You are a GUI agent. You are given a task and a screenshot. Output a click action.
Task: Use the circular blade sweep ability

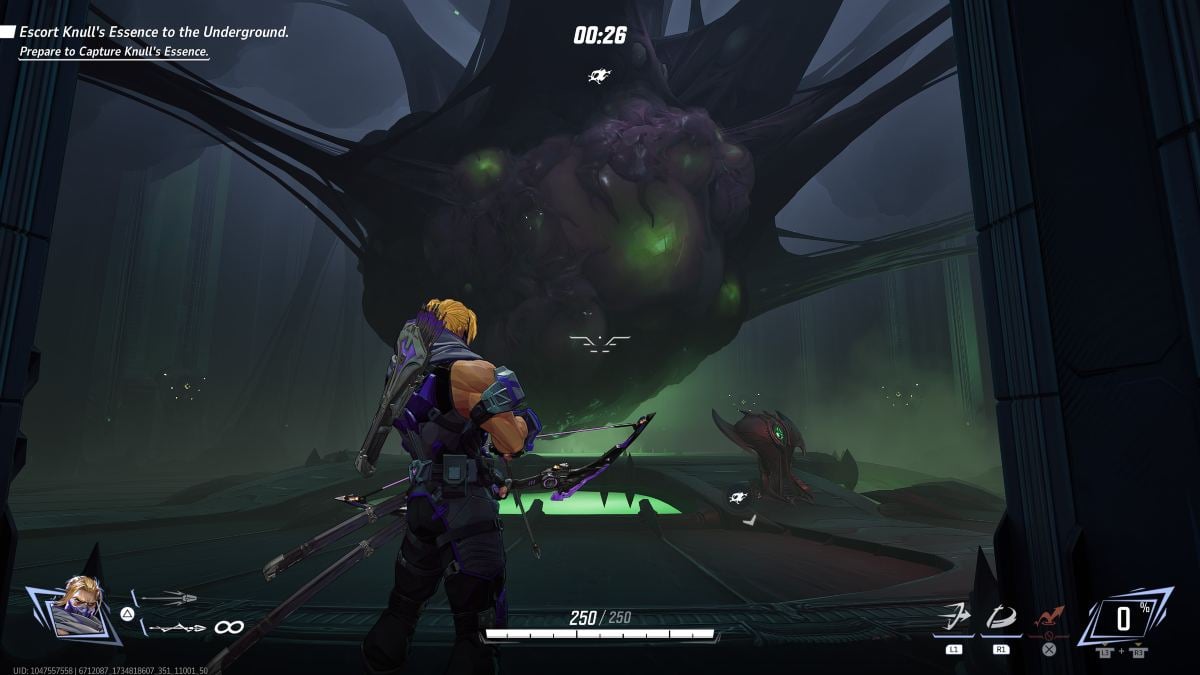[x=1001, y=618]
